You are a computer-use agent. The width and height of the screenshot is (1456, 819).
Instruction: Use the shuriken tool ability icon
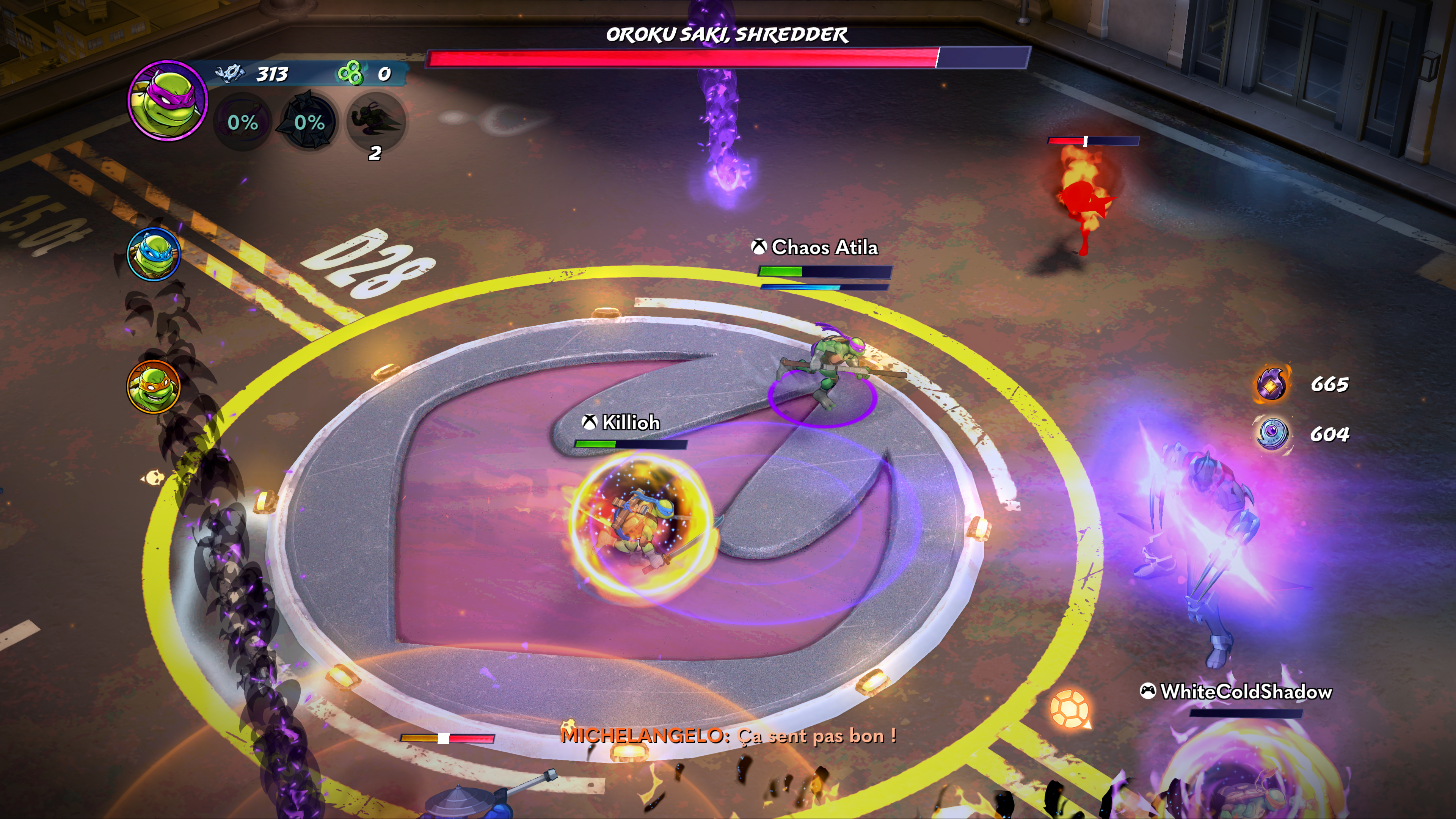(x=309, y=121)
